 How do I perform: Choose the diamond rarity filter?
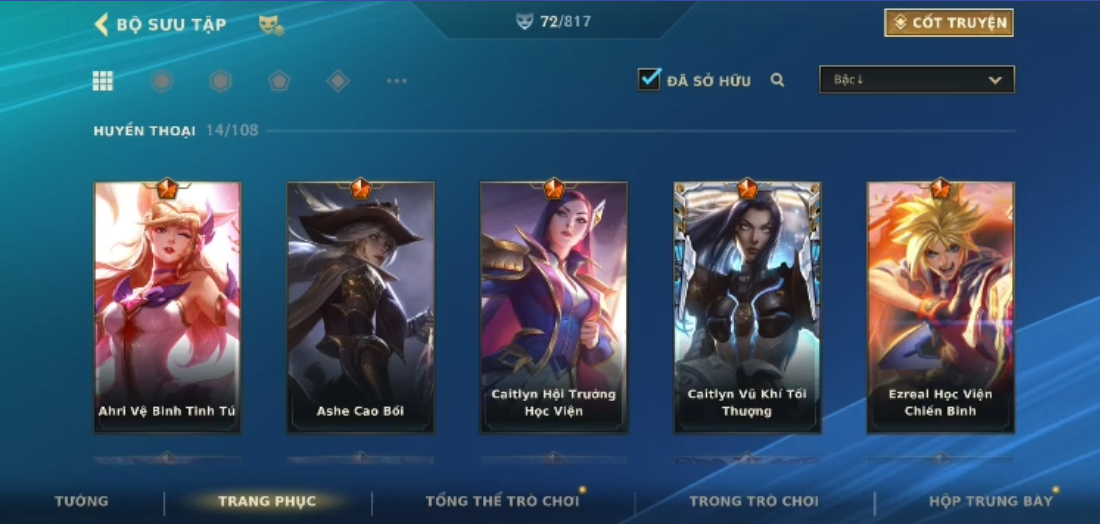tap(338, 81)
